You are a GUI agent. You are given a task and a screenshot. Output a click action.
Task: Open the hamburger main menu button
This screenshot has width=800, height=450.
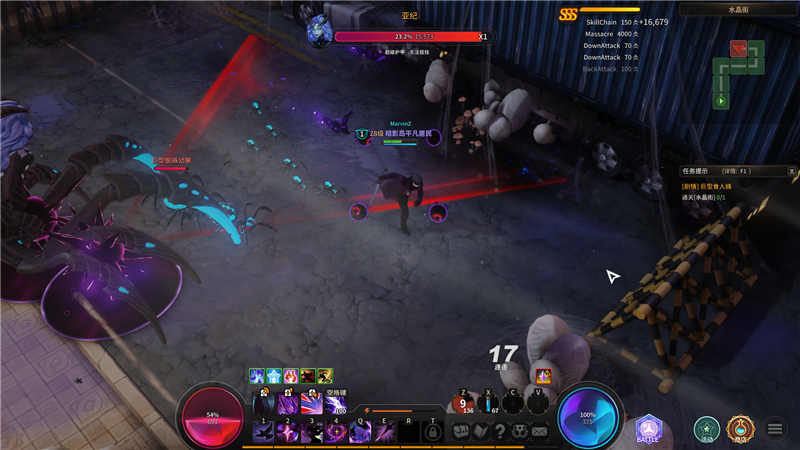click(775, 429)
